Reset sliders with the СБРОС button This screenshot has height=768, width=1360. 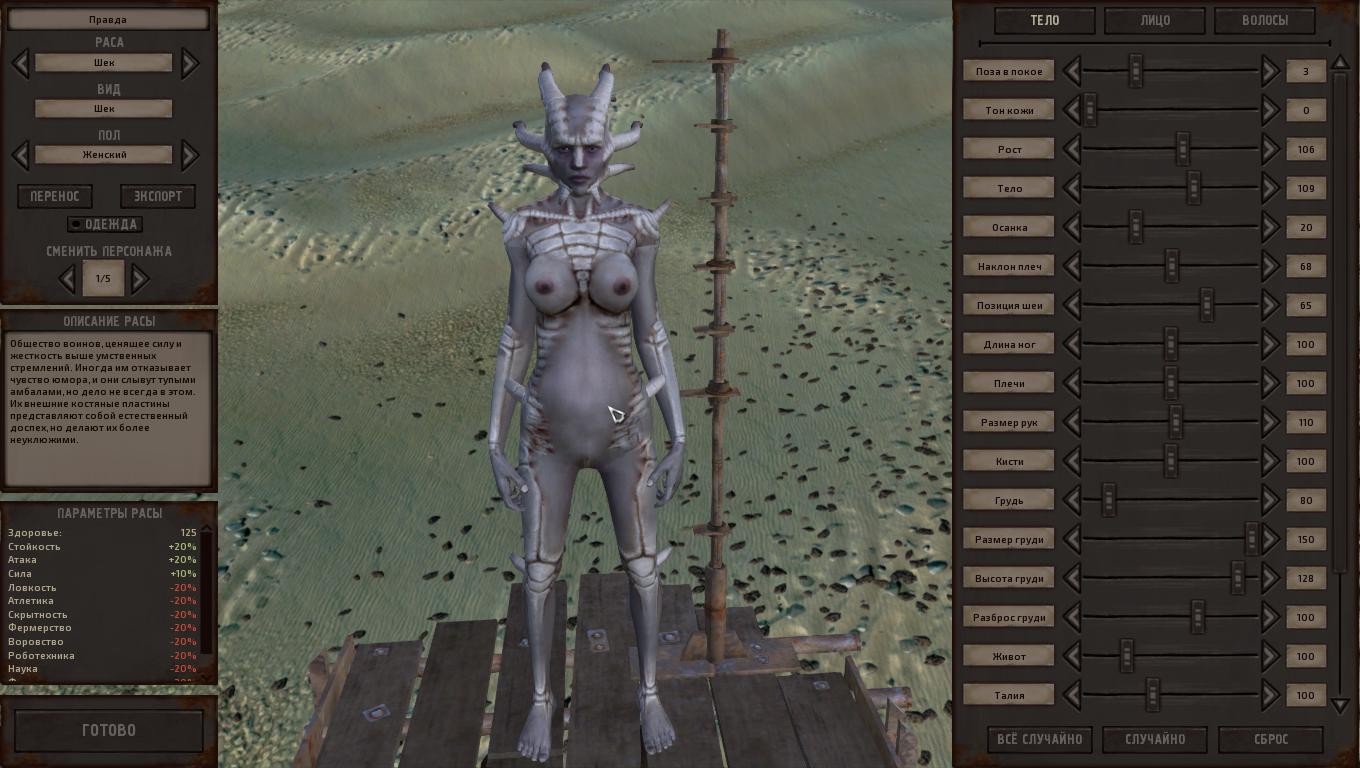(x=1271, y=740)
